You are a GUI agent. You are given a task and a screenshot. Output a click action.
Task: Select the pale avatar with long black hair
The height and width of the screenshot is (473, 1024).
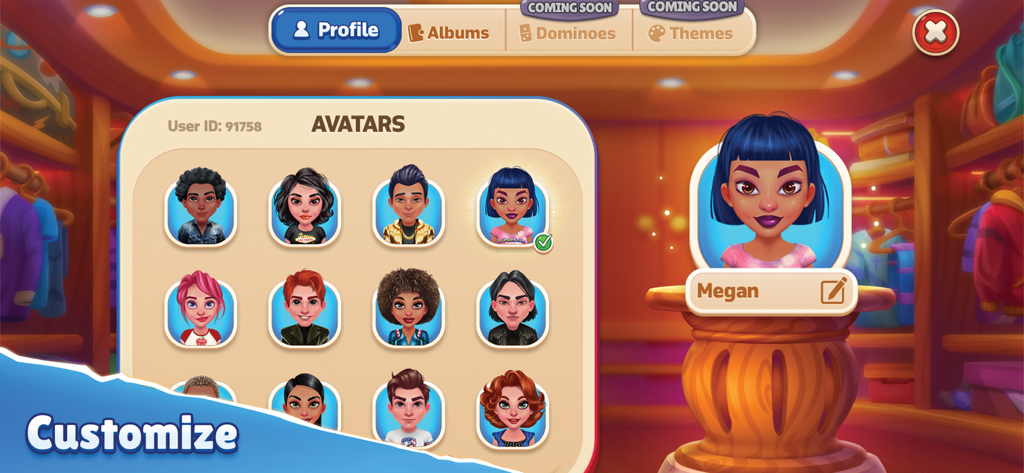pos(512,309)
